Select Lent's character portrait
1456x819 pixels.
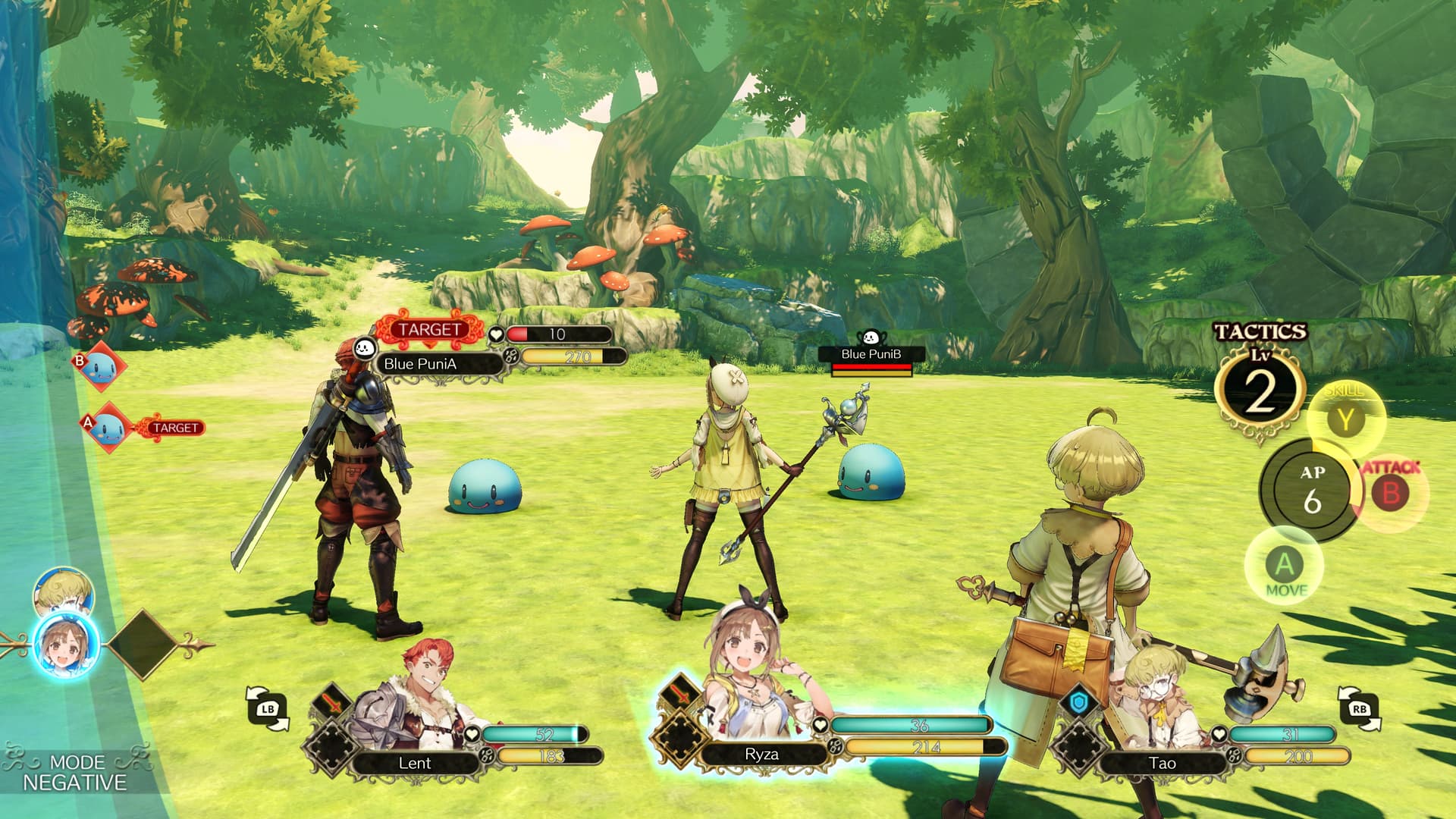pos(413,696)
